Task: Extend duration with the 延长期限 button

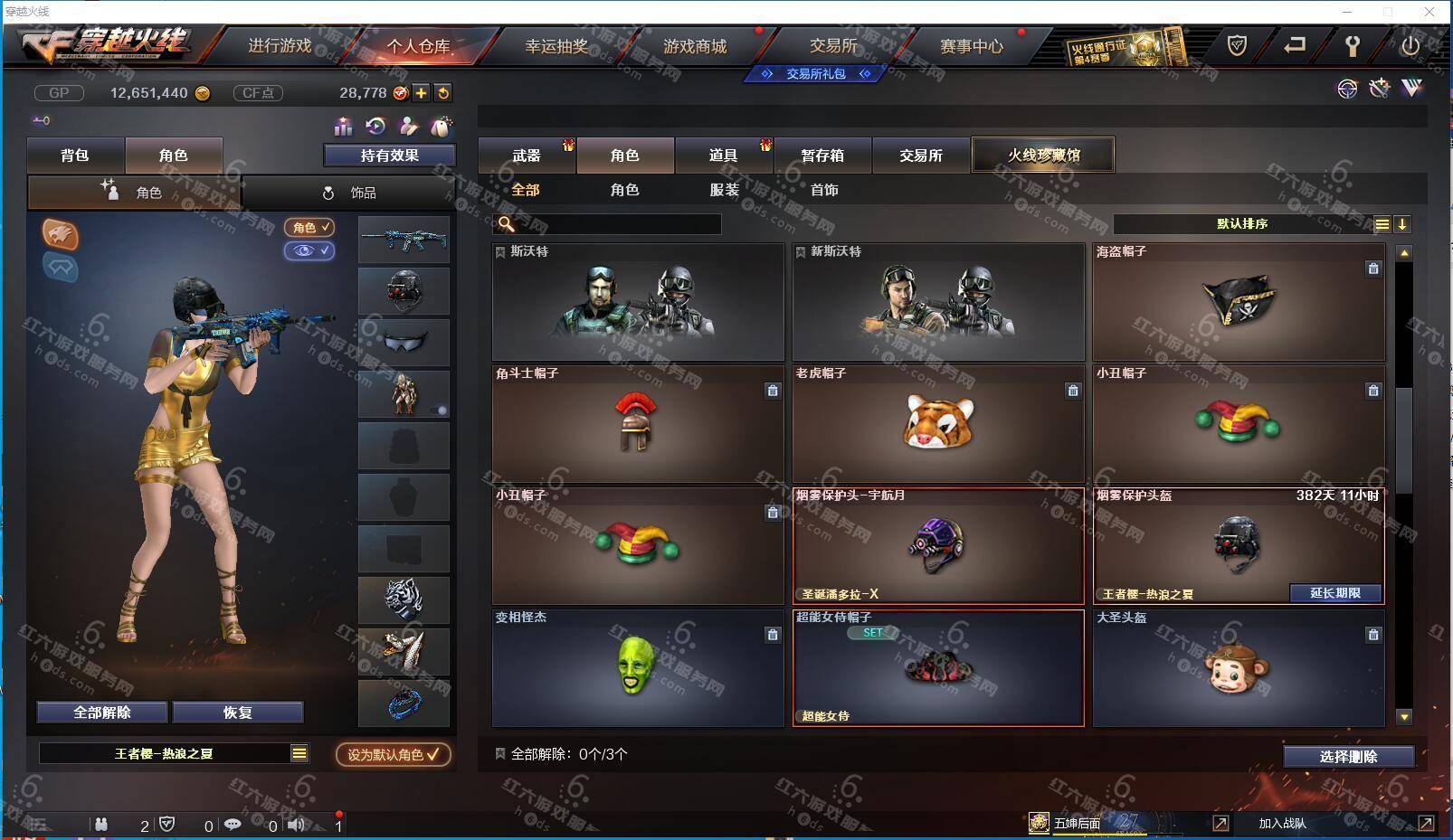Action: pyautogui.click(x=1335, y=593)
